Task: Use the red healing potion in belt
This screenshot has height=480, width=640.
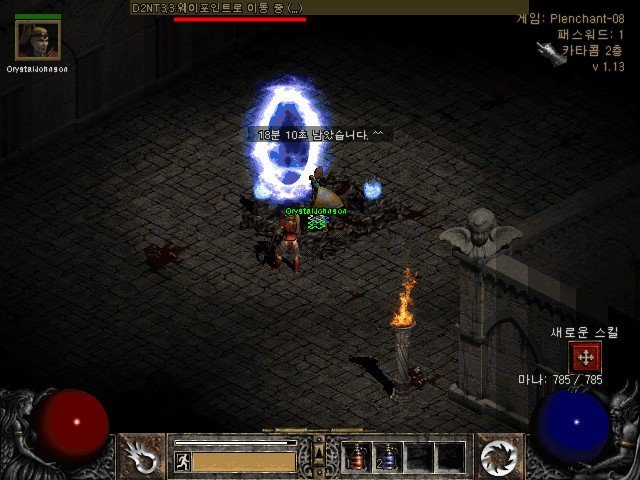Action: point(357,457)
